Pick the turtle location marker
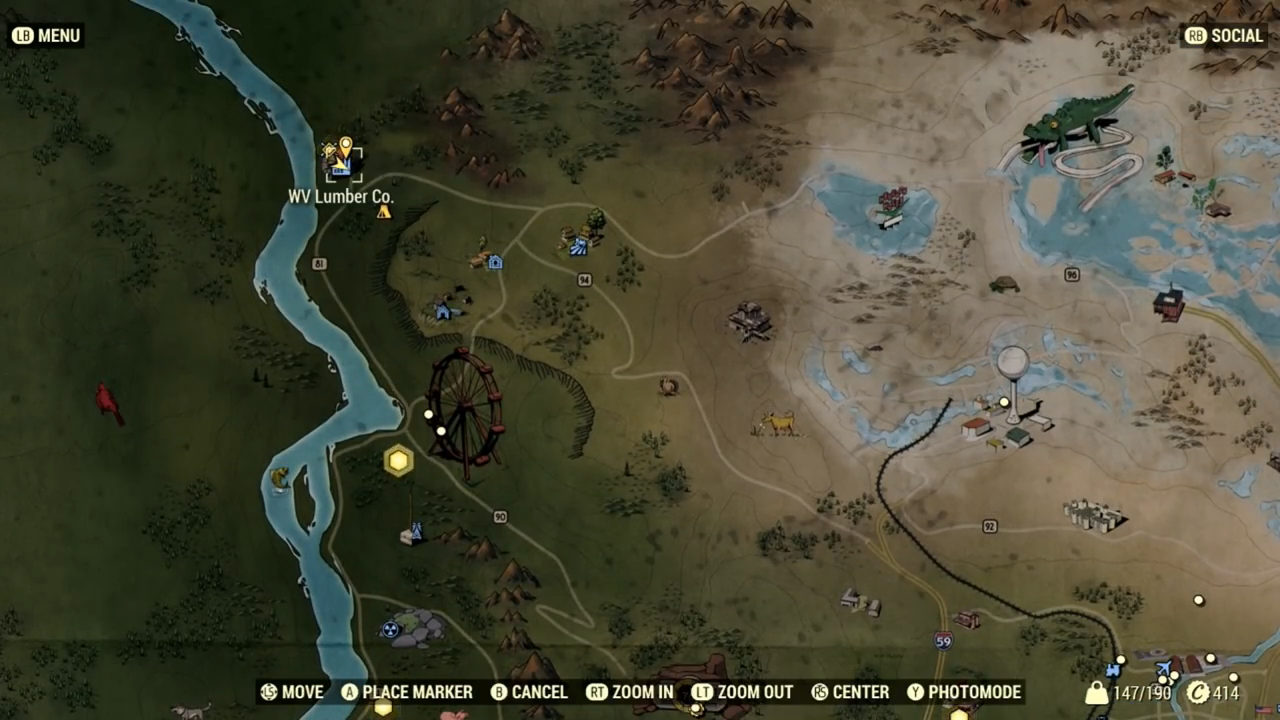 tap(1004, 285)
